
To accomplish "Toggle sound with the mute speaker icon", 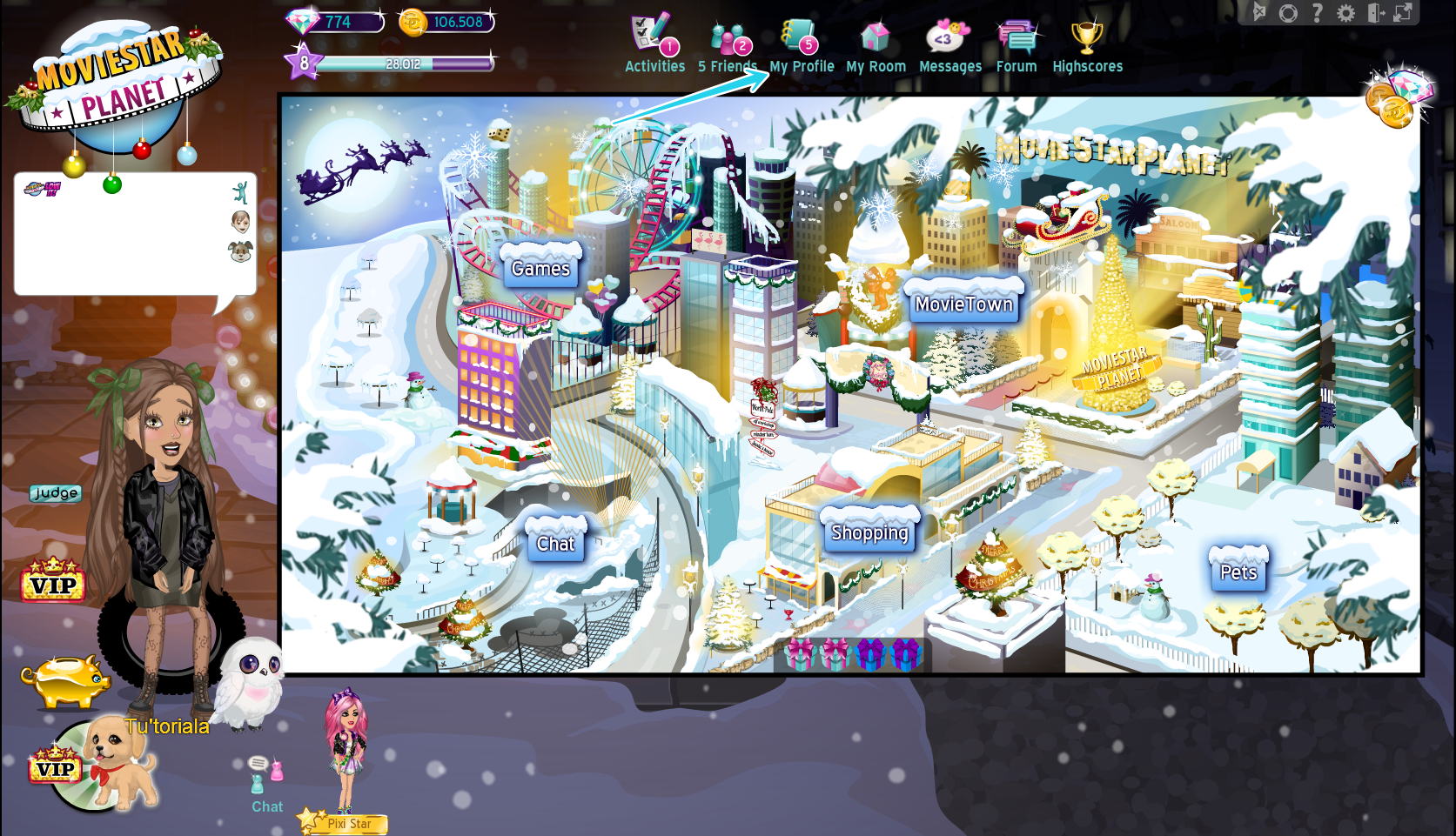I will click(x=1260, y=12).
